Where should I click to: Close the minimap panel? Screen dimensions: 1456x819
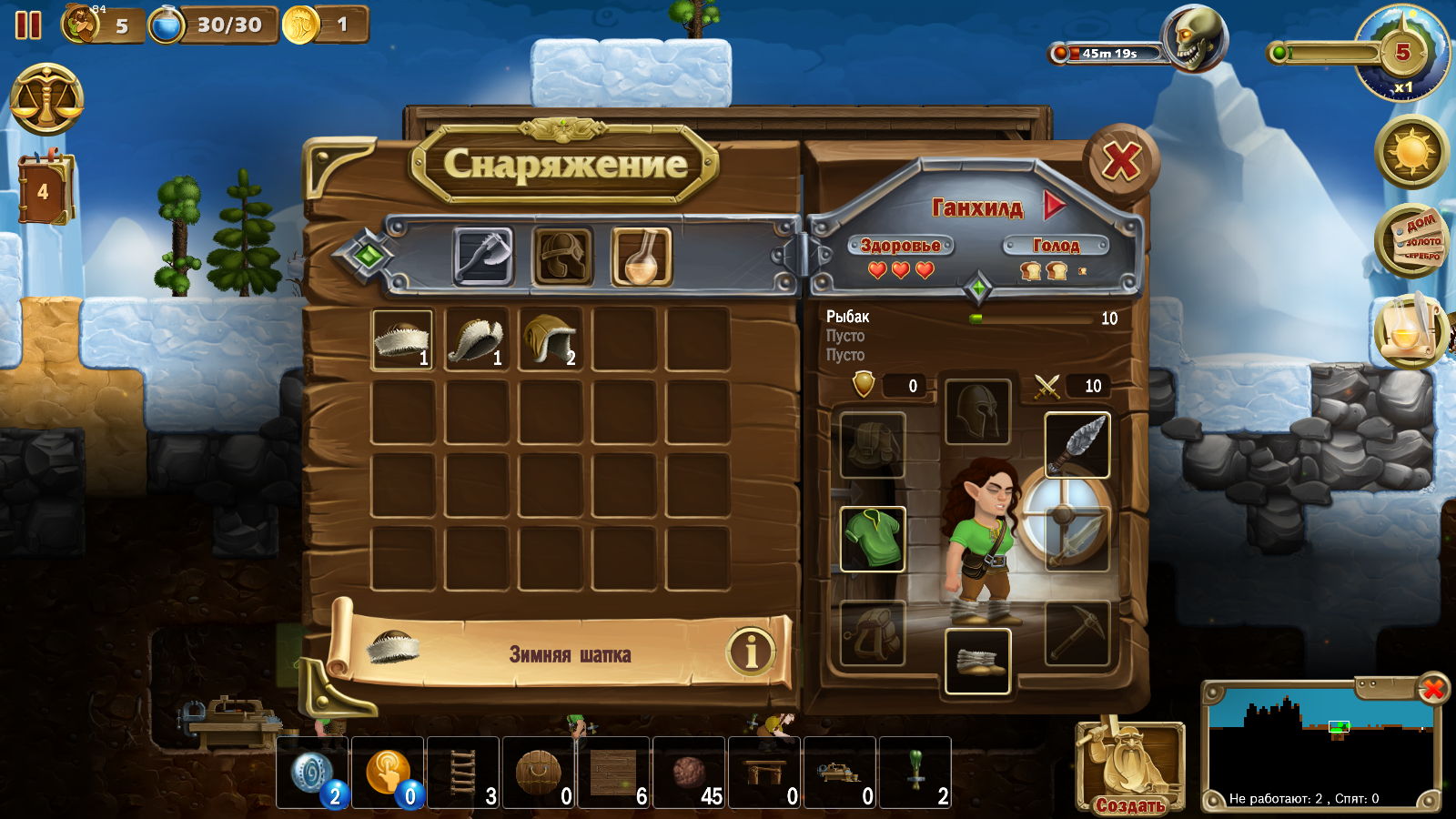pos(1432,689)
